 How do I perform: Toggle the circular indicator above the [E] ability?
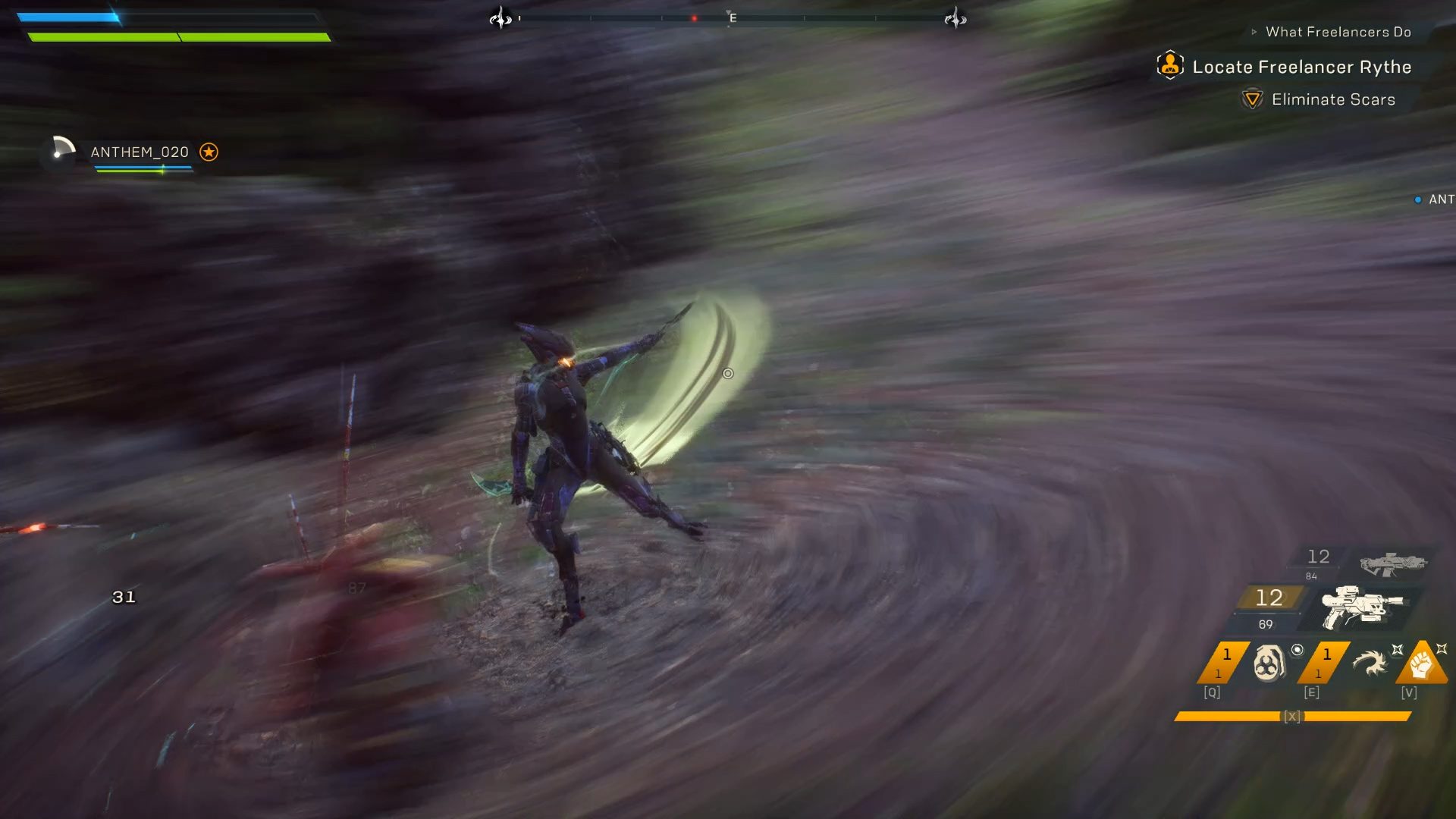(x=1296, y=650)
